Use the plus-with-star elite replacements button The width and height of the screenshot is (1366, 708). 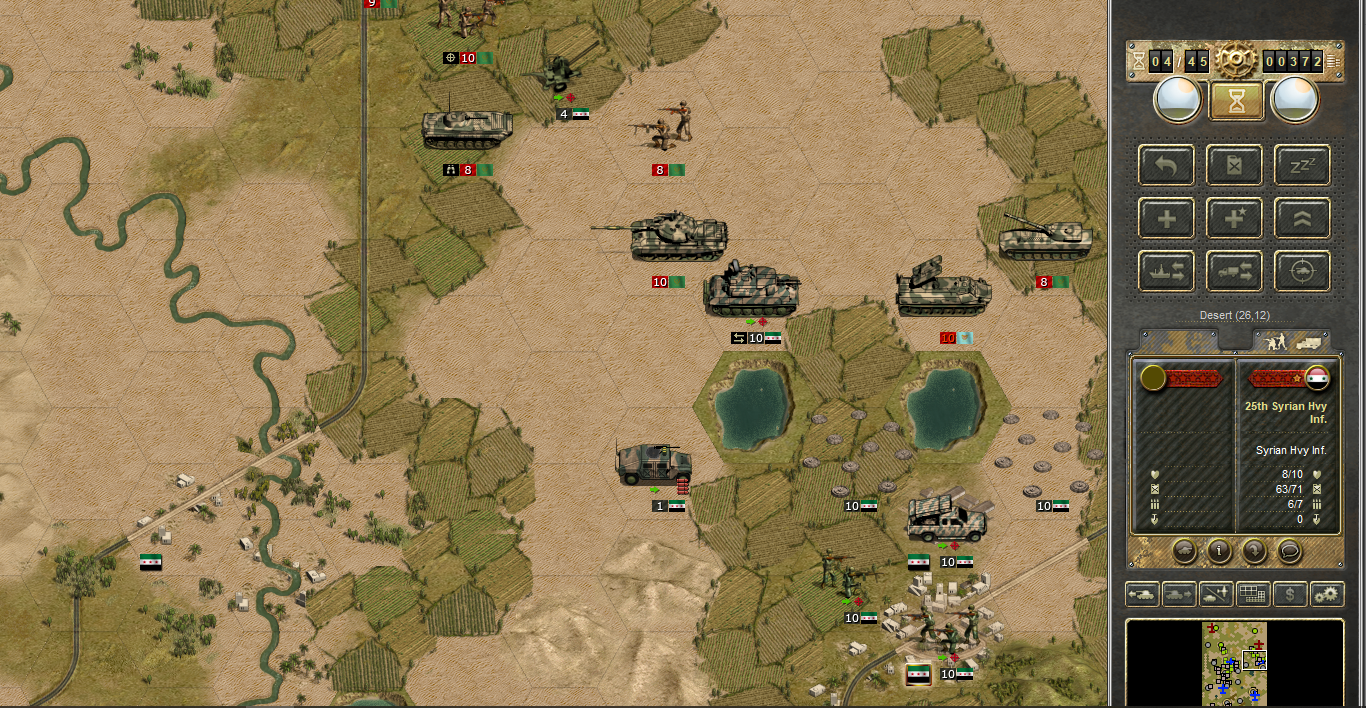click(1234, 218)
